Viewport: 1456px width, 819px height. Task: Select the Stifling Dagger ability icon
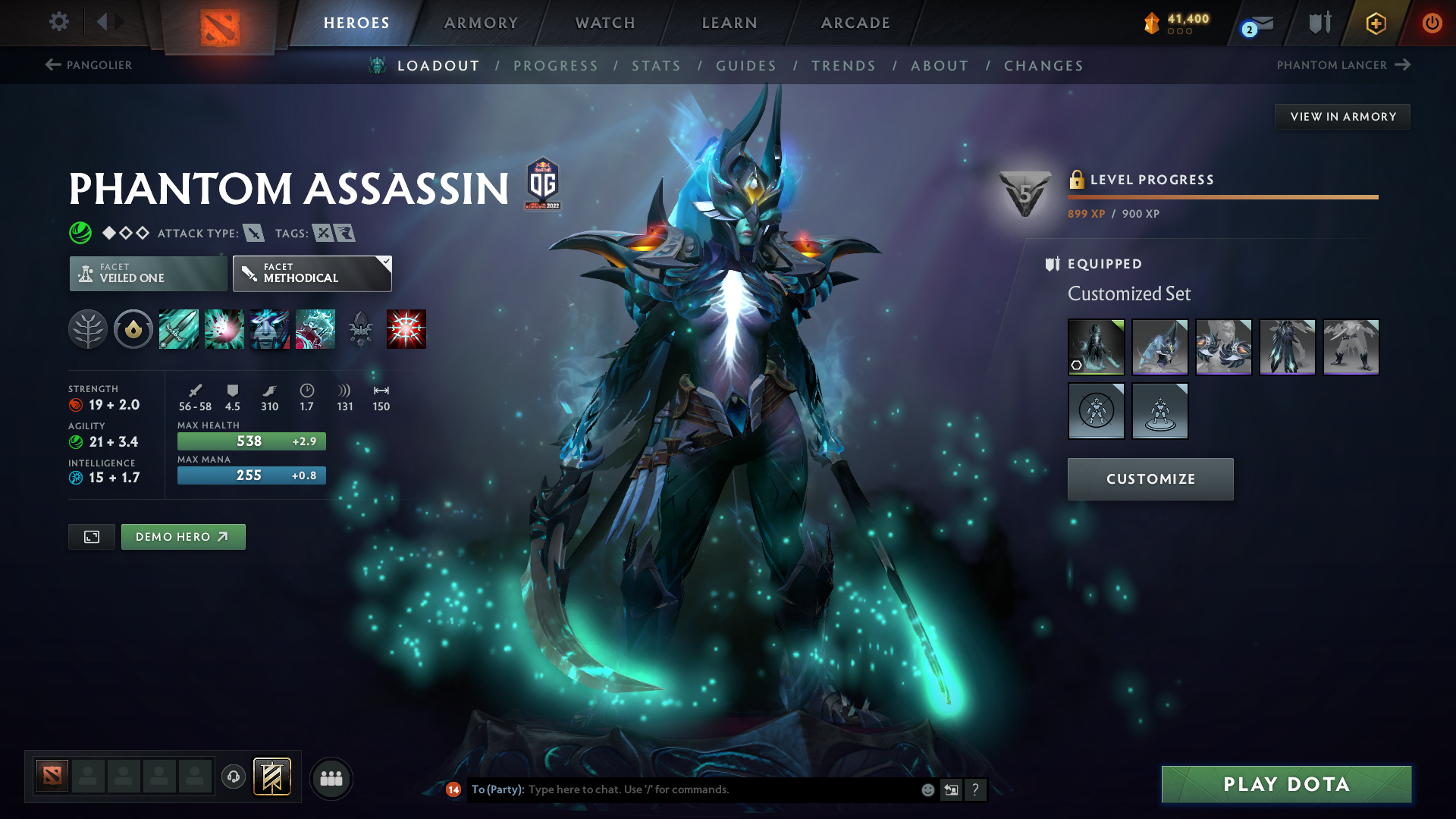pos(179,328)
